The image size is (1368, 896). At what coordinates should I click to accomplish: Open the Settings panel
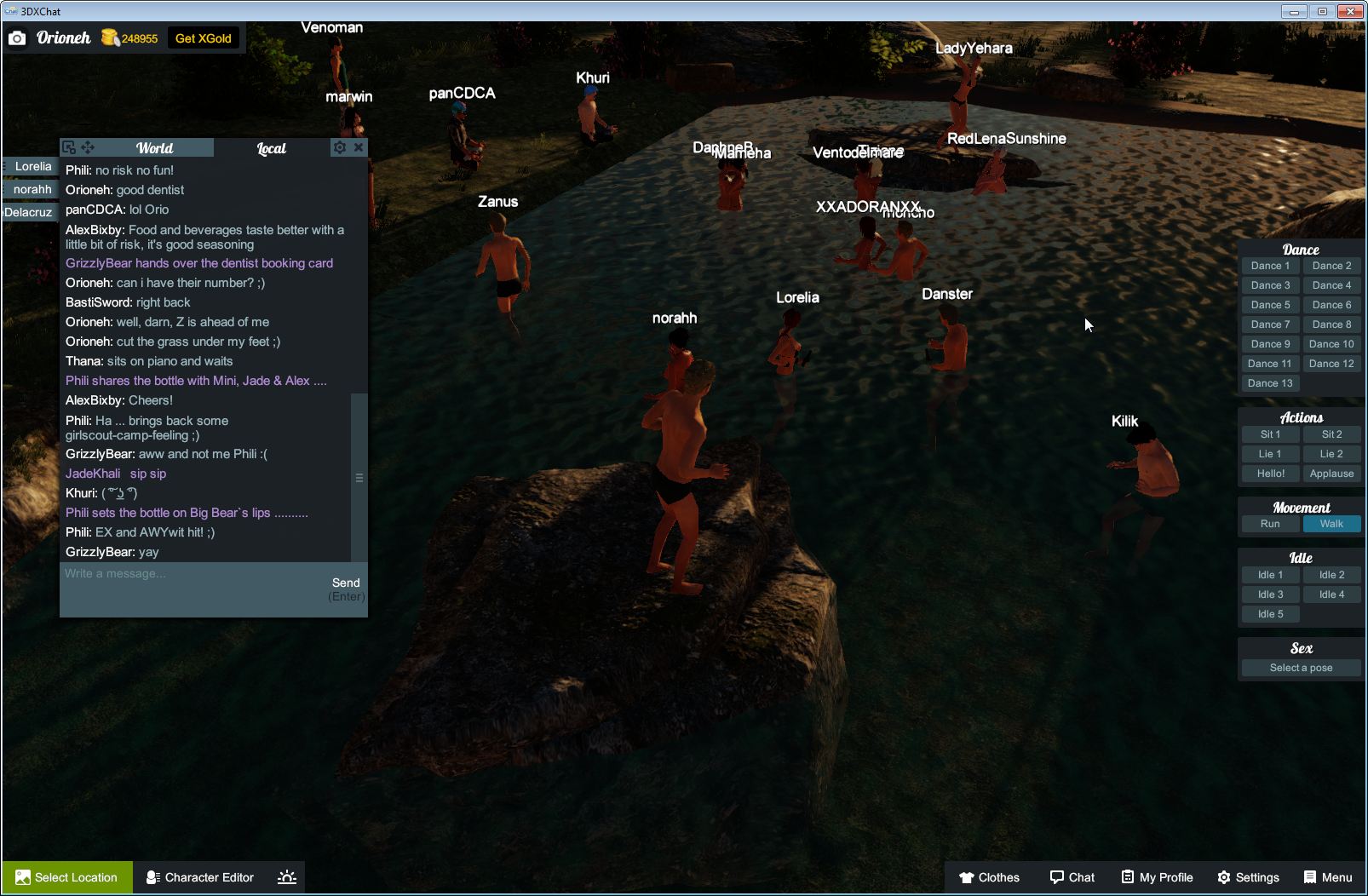point(1250,877)
